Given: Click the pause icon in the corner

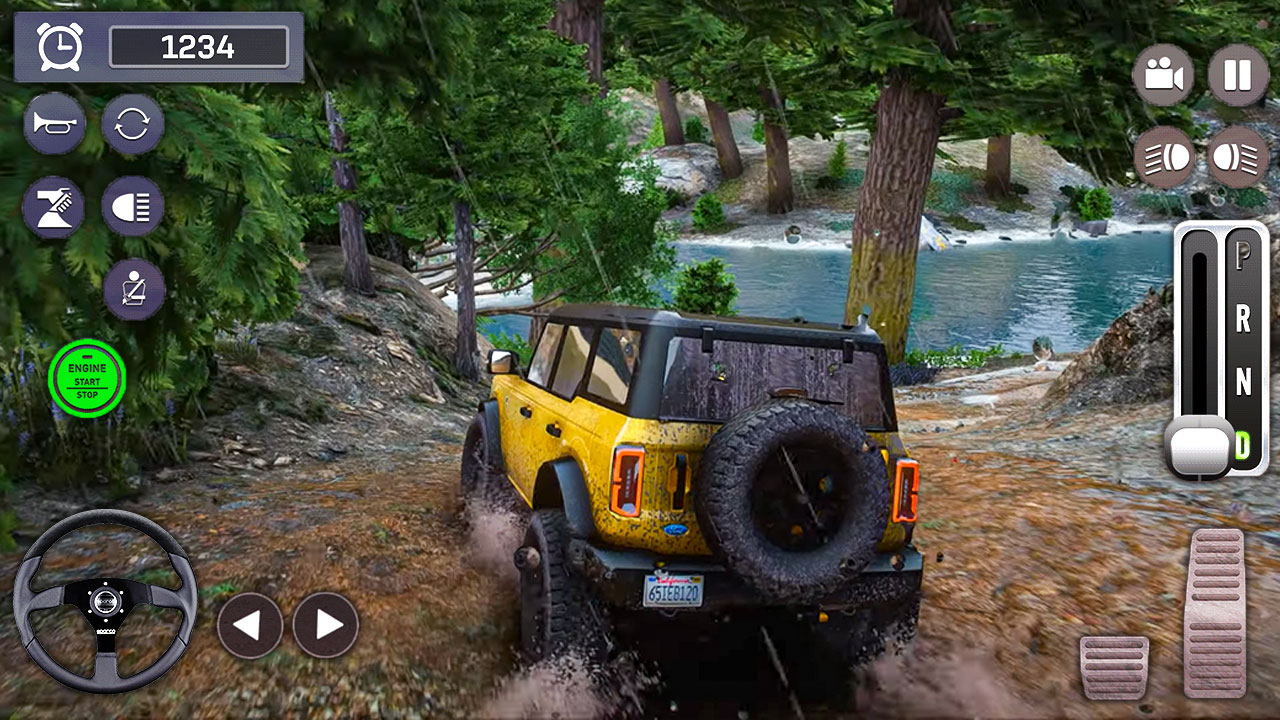Looking at the screenshot, I should [1237, 74].
